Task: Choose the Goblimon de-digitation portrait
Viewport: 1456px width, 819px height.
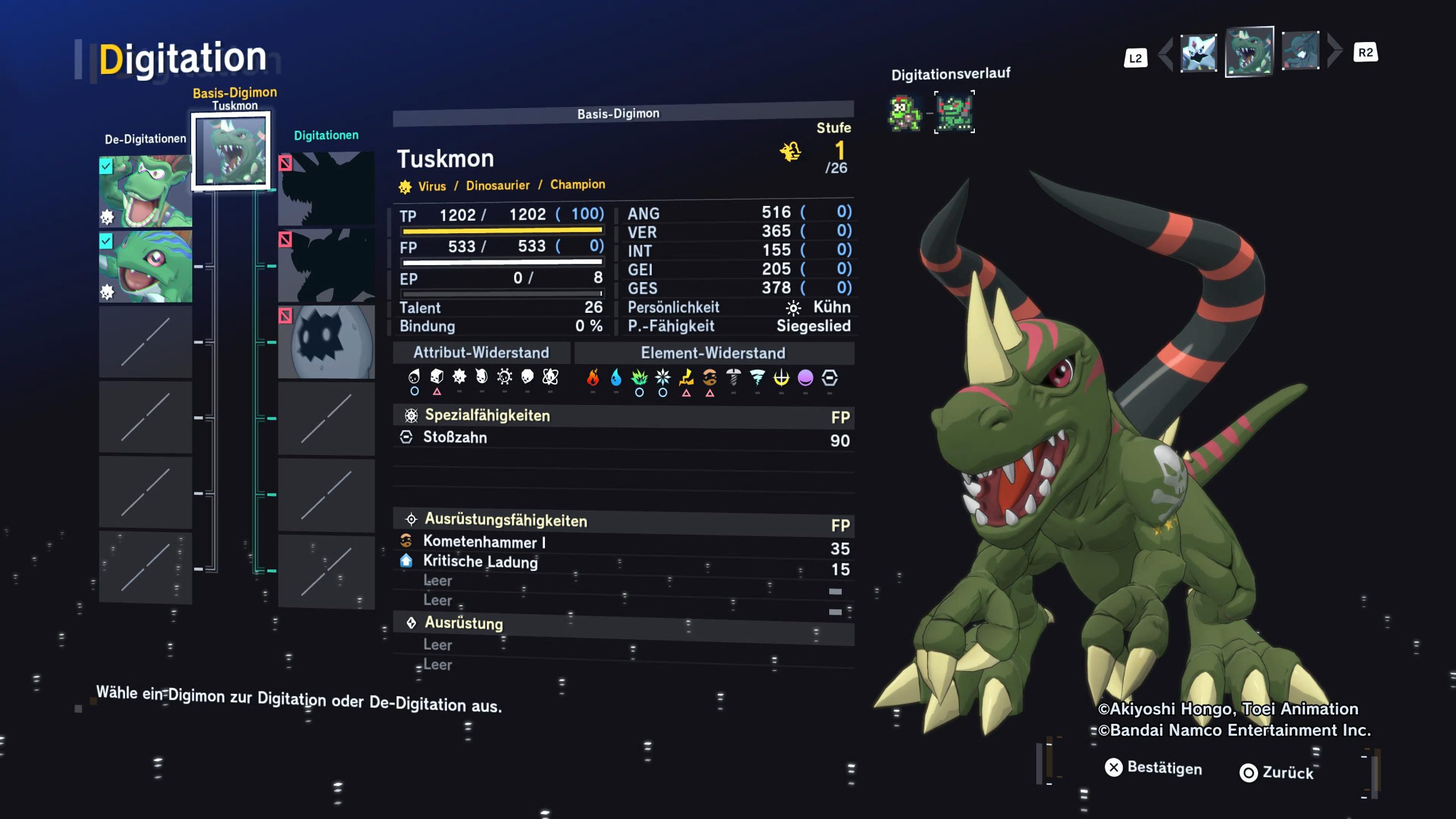Action: click(x=146, y=191)
